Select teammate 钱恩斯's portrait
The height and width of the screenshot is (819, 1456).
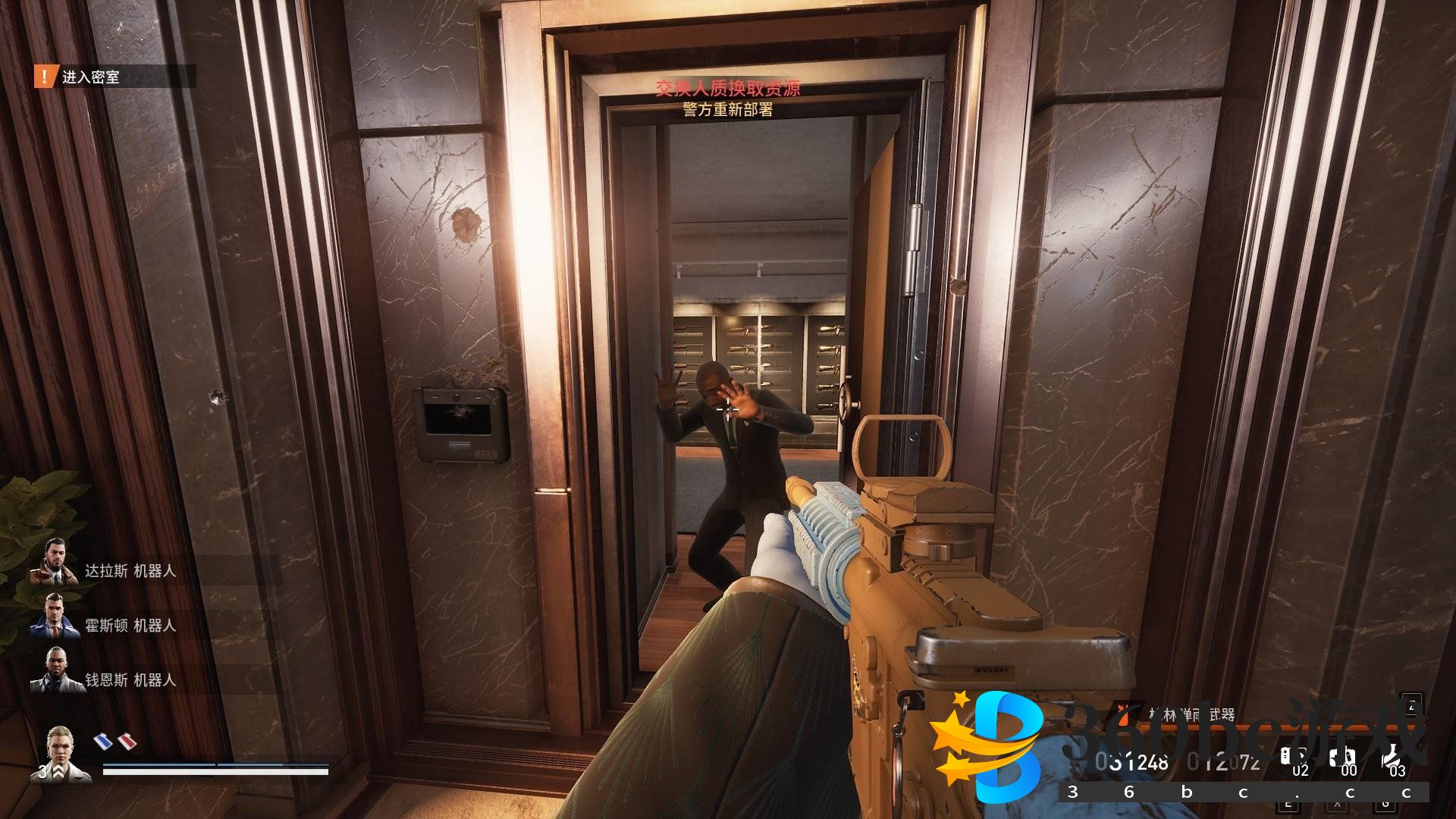[x=53, y=670]
